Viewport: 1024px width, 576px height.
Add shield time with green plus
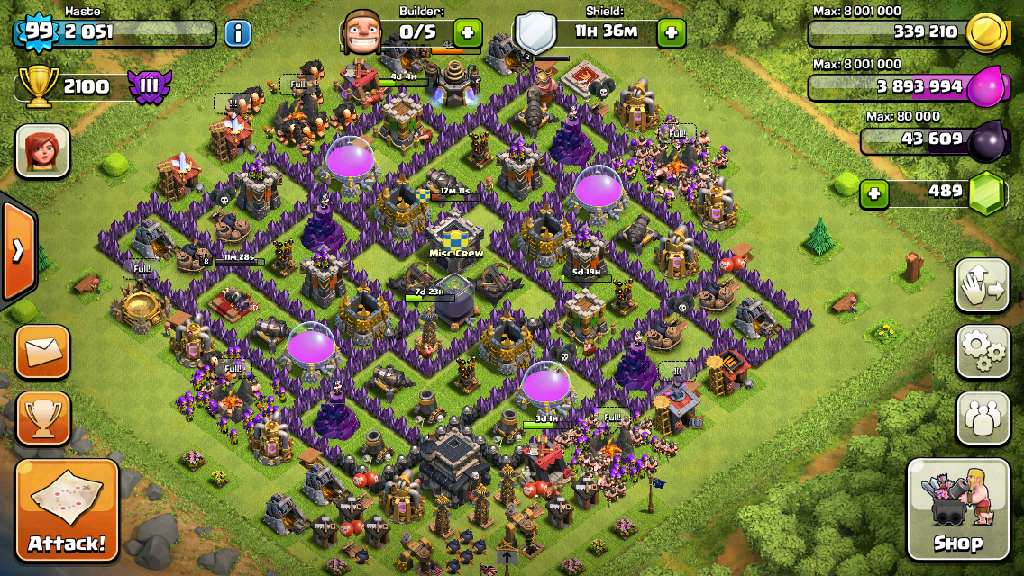tap(670, 33)
